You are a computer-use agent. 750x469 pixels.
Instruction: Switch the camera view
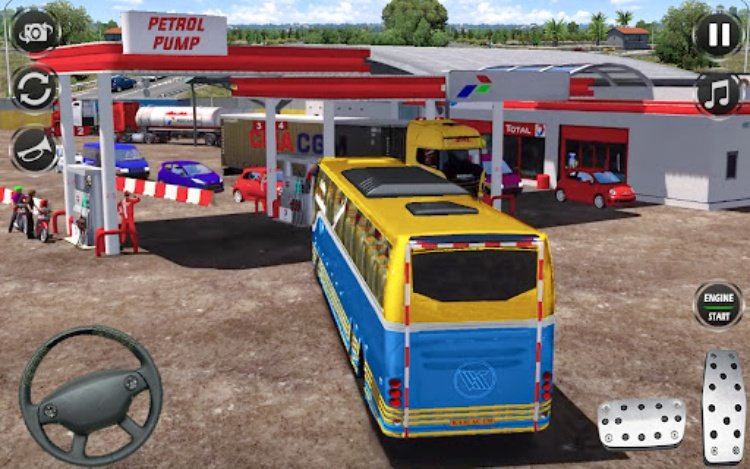point(35,30)
